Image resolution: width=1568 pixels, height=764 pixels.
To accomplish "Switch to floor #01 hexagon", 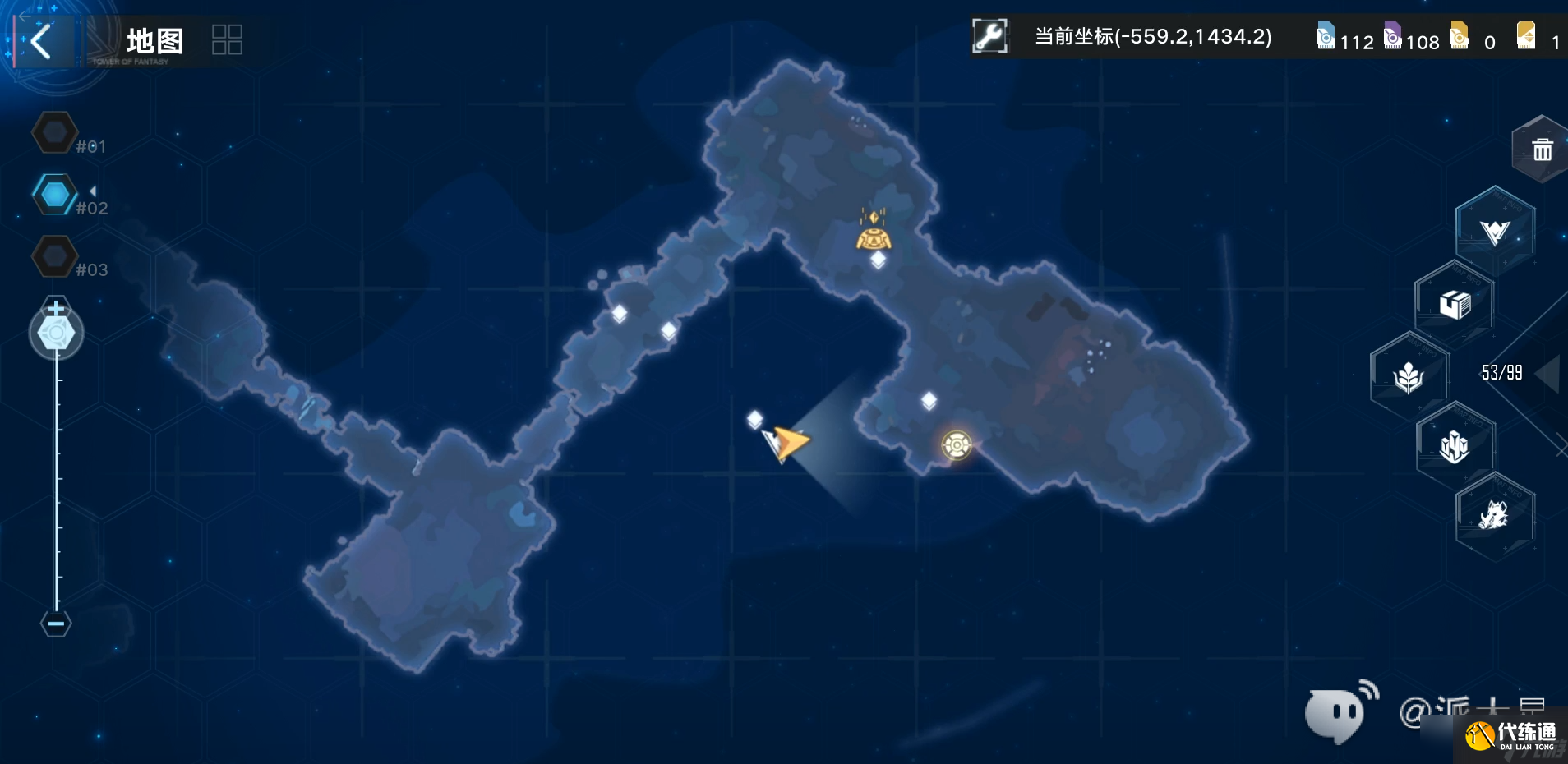I will [54, 131].
